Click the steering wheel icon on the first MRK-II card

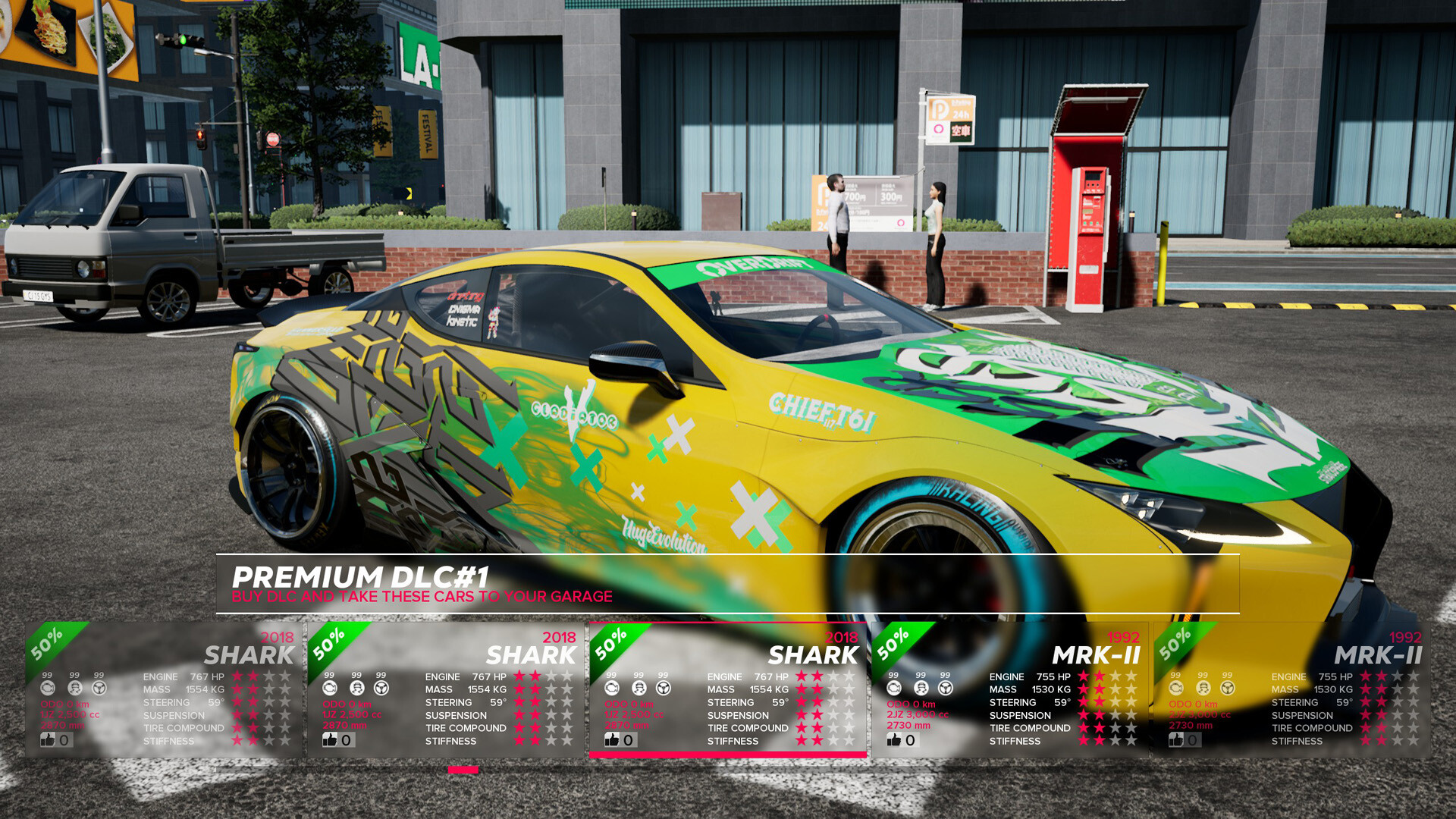[944, 687]
